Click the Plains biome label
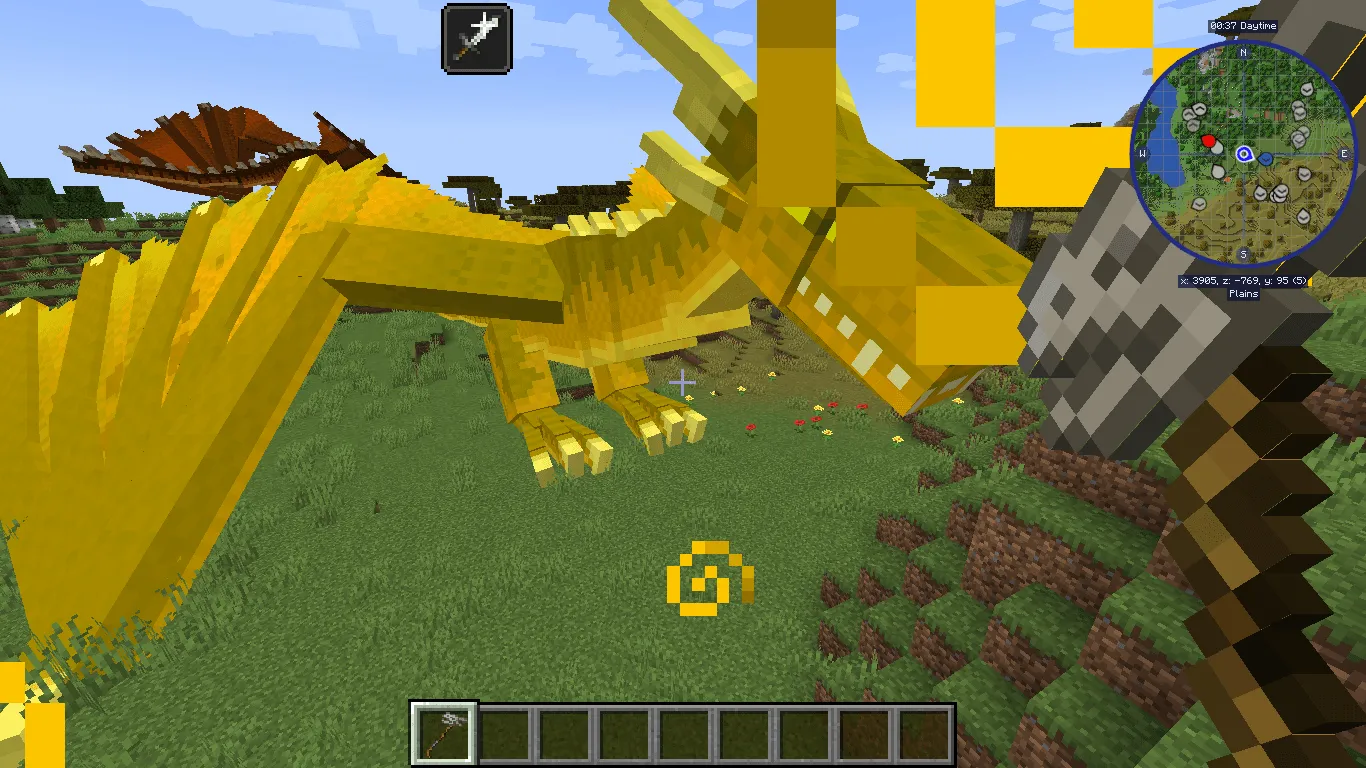Viewport: 1366px width, 768px height. click(1243, 293)
